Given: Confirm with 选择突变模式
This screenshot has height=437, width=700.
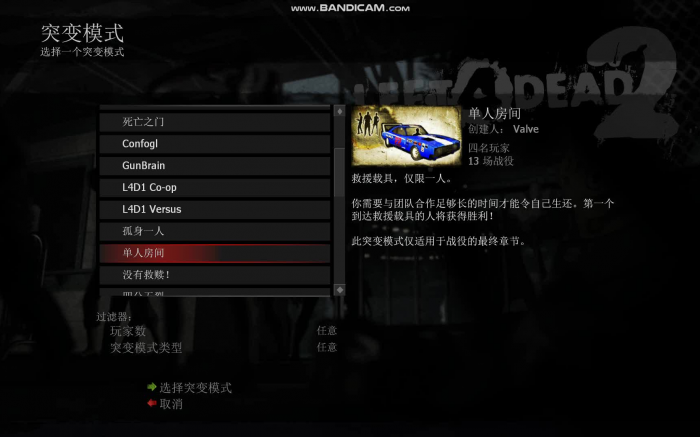Looking at the screenshot, I should (x=195, y=388).
